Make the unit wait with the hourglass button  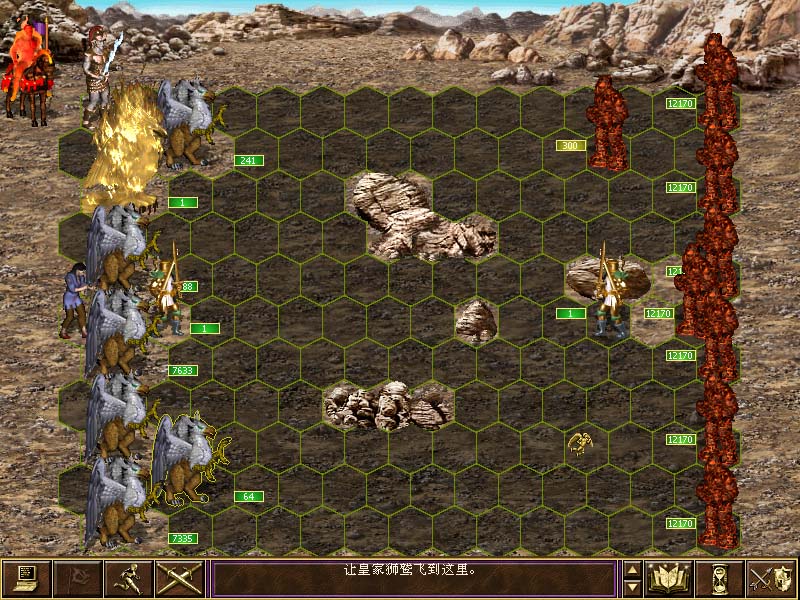[720, 578]
